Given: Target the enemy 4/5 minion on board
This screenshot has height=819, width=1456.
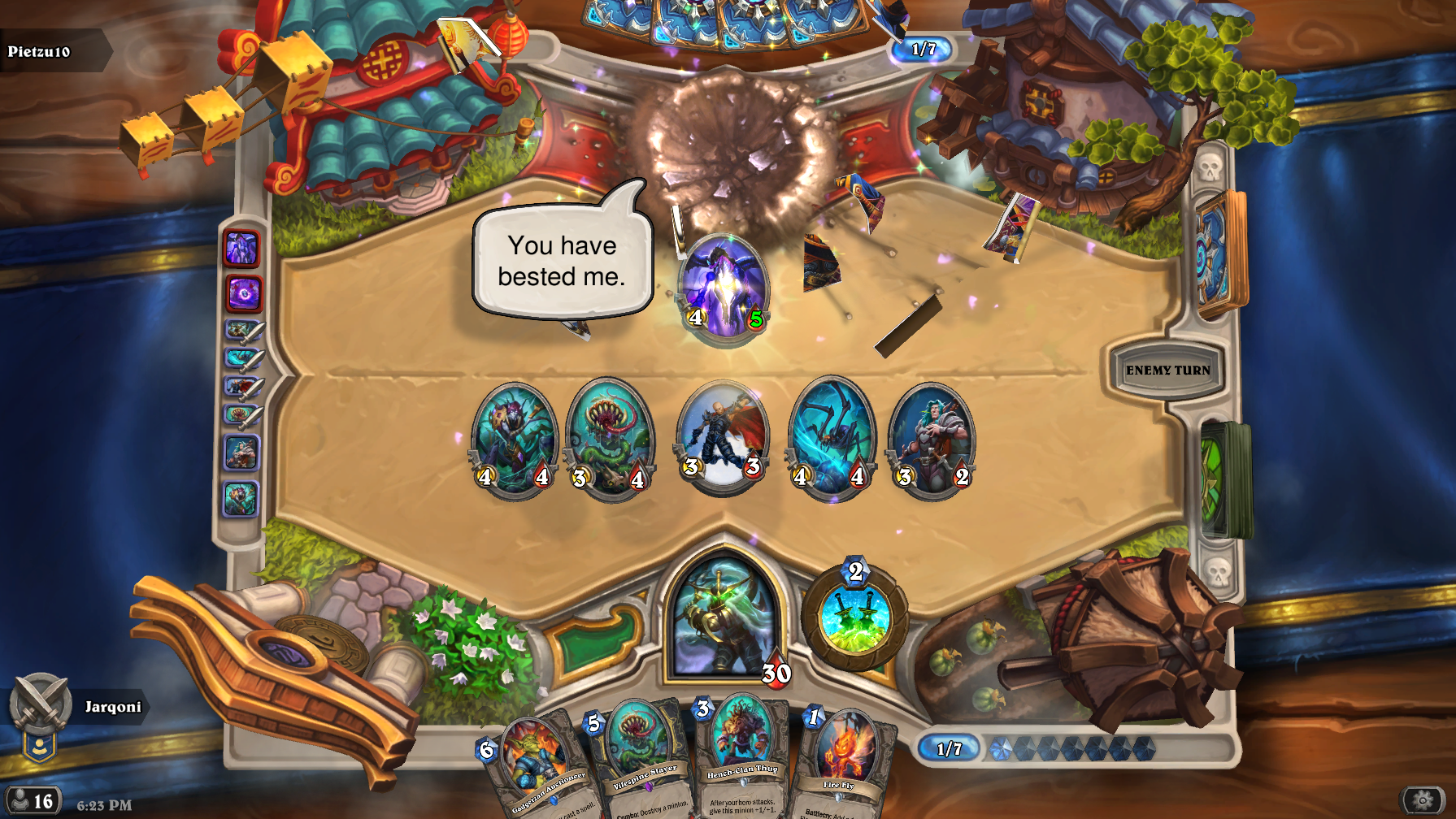Looking at the screenshot, I should click(x=724, y=288).
